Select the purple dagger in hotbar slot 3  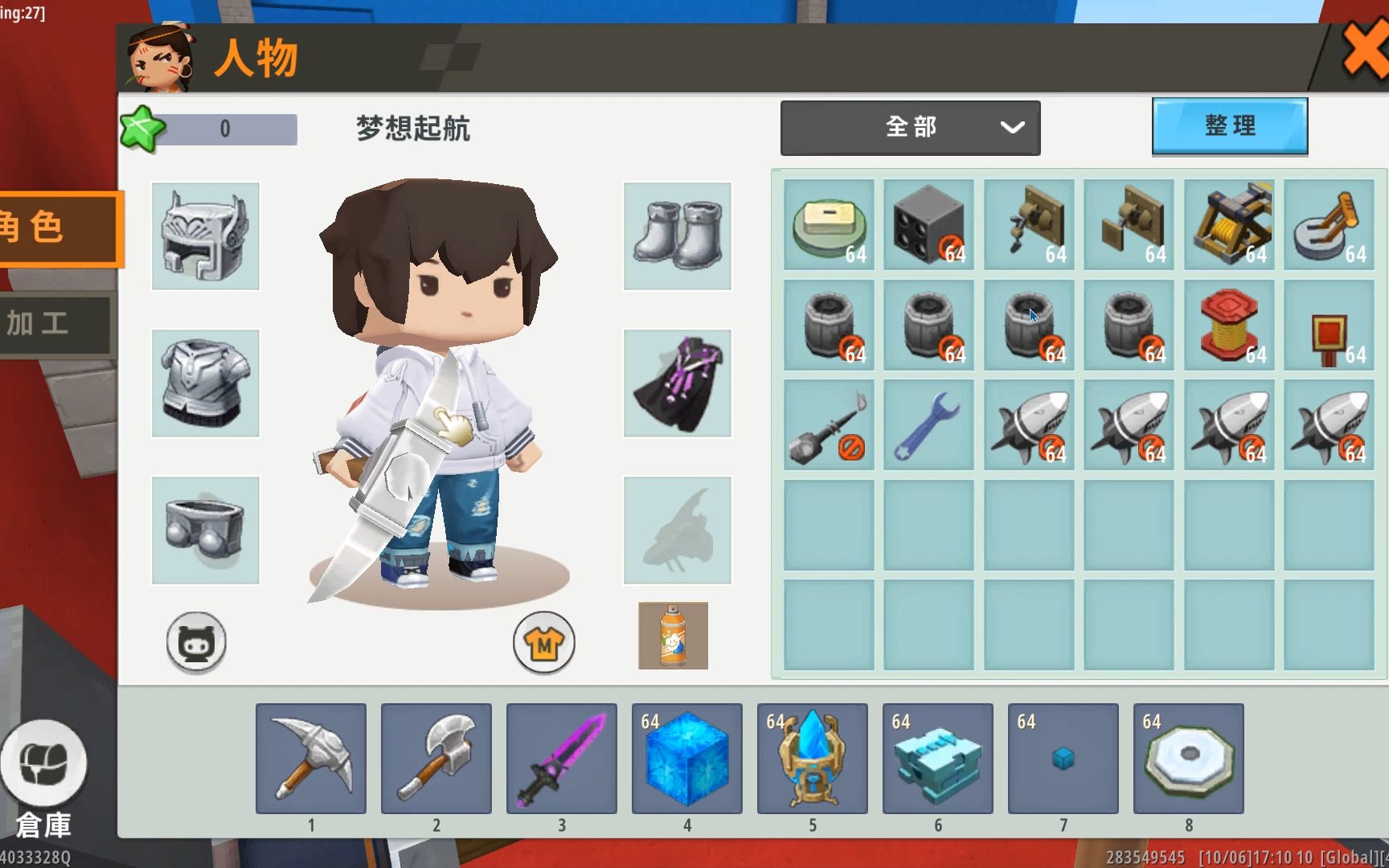click(x=562, y=757)
